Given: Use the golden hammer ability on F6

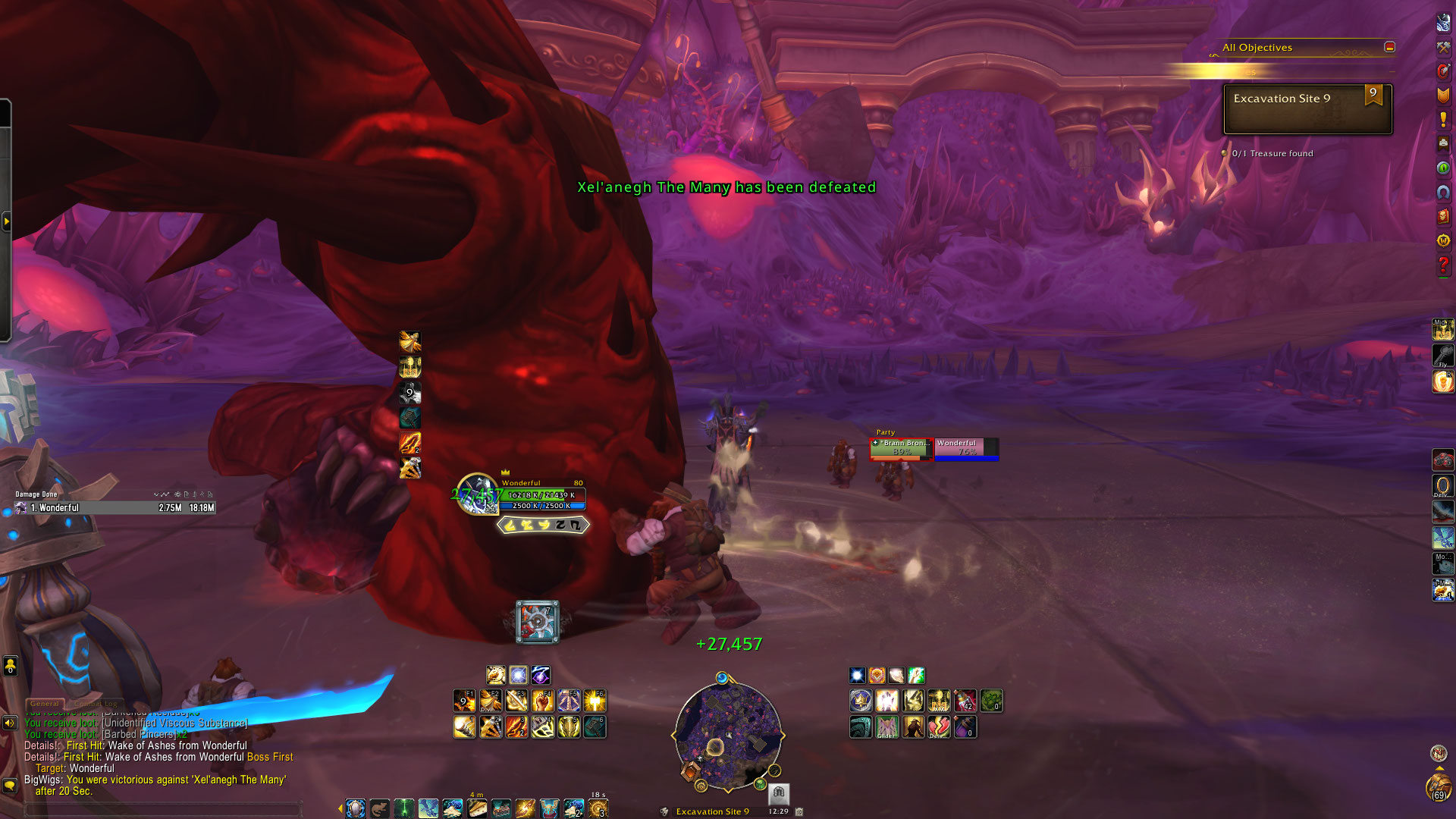Looking at the screenshot, I should pyautogui.click(x=594, y=701).
